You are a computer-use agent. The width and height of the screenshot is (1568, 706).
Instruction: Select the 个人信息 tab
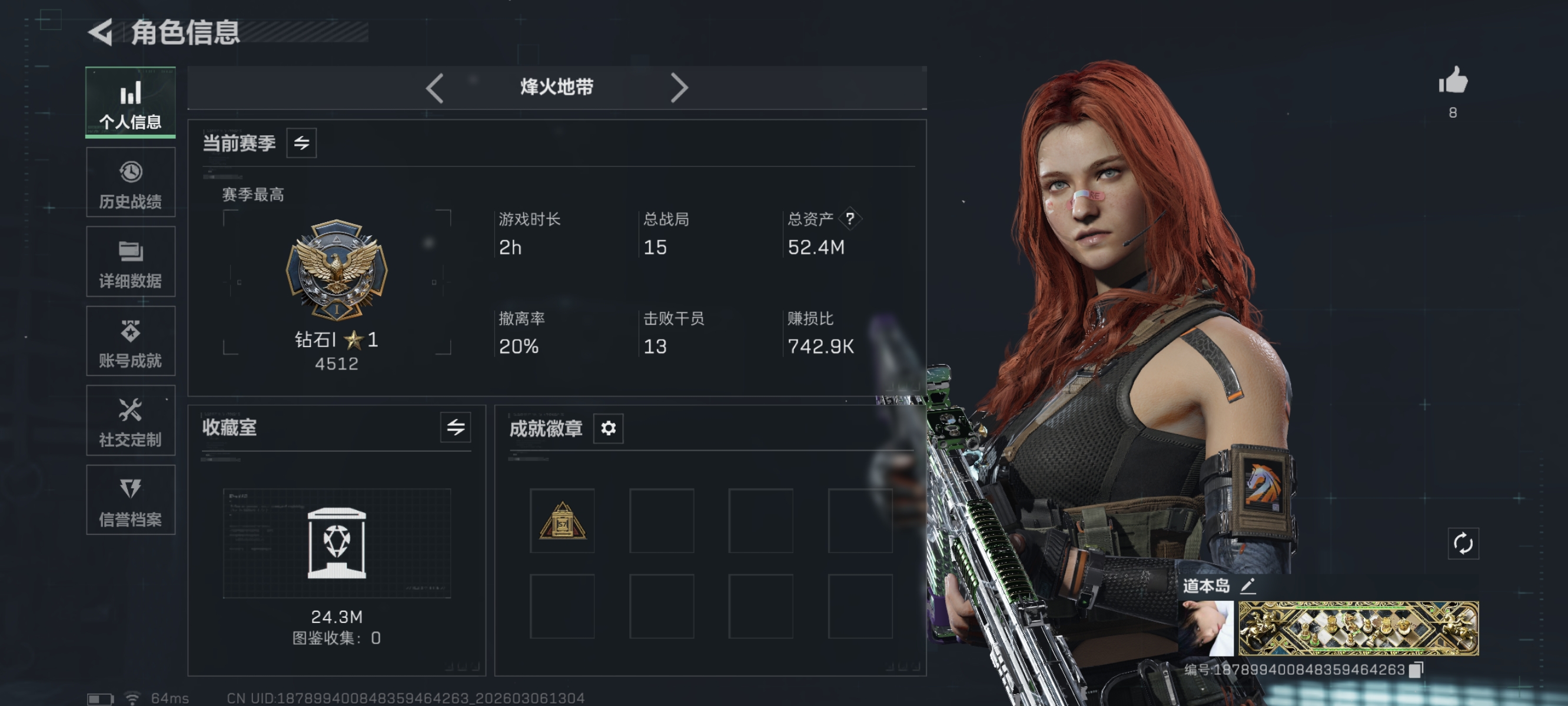tap(130, 102)
